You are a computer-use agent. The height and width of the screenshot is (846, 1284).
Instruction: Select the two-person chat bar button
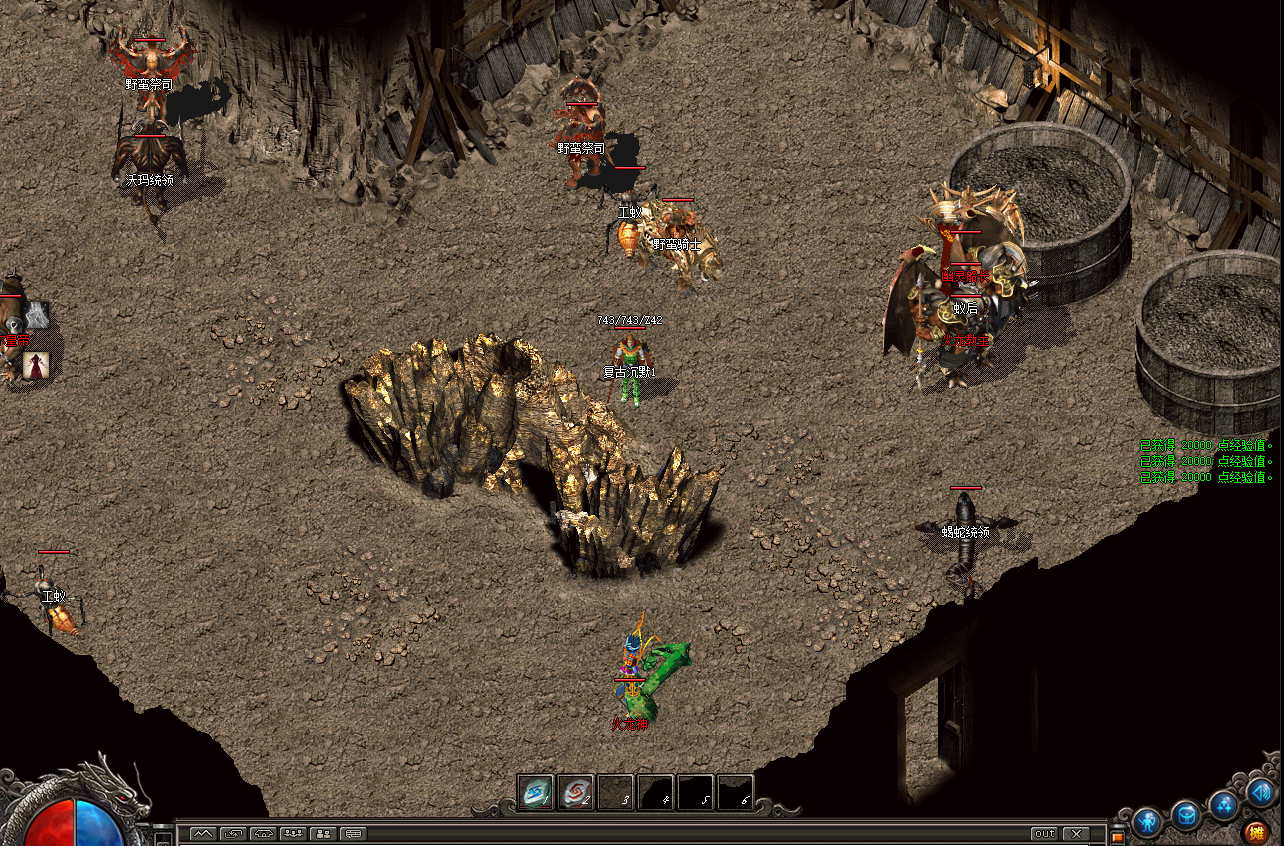[x=323, y=833]
